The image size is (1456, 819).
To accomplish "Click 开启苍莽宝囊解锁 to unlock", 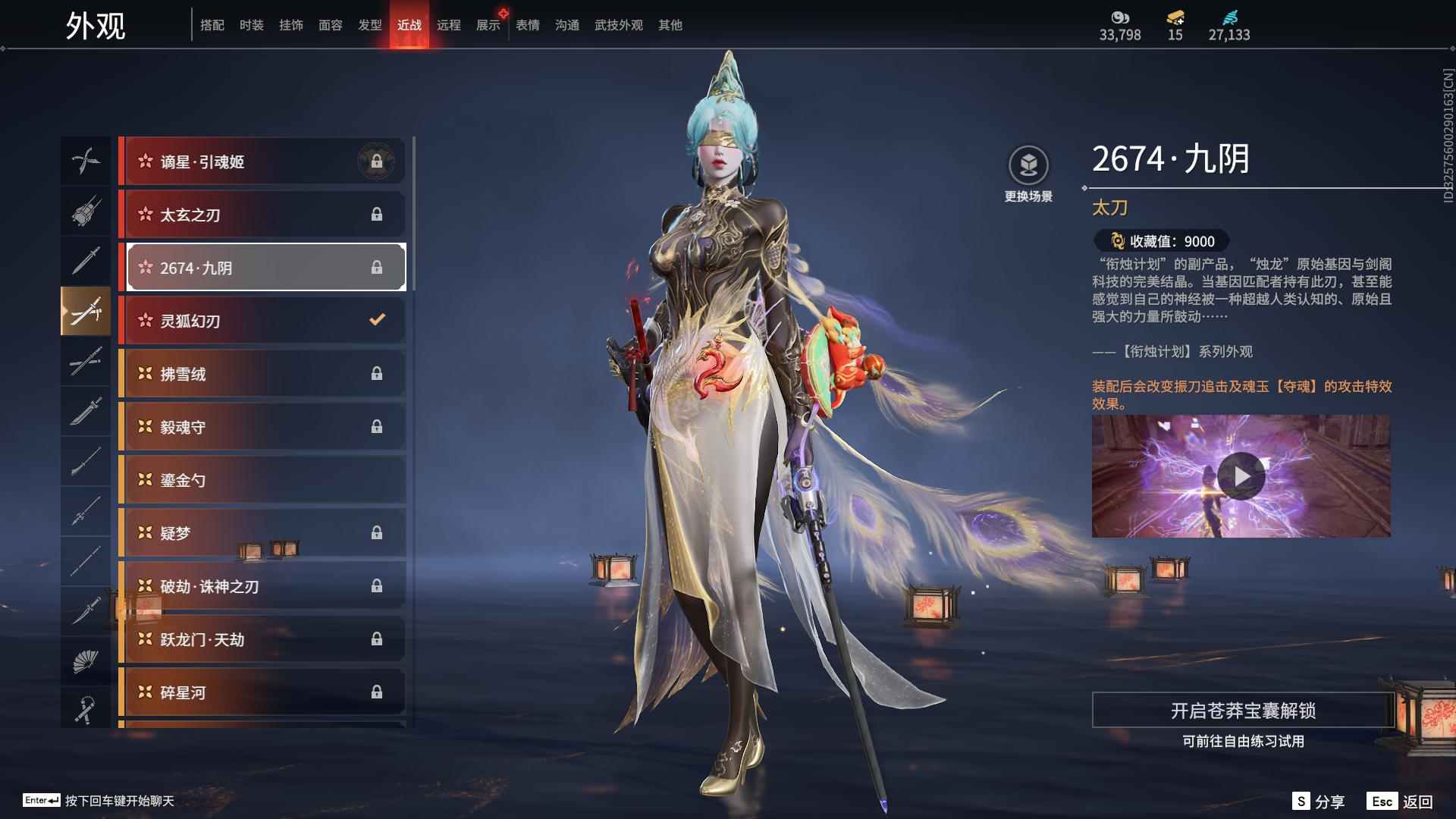I will [x=1242, y=711].
